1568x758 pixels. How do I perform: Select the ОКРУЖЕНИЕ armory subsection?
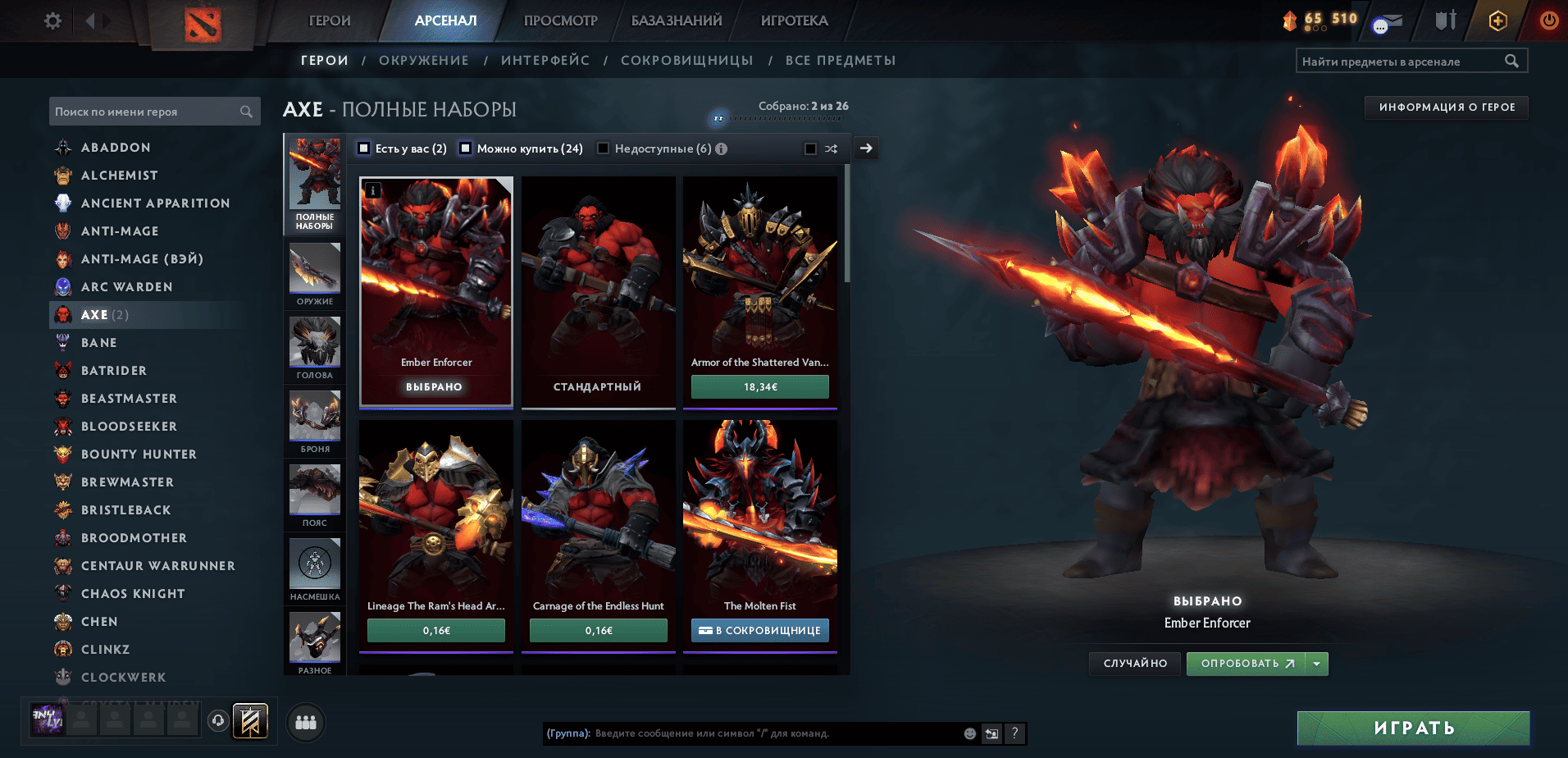pos(423,61)
